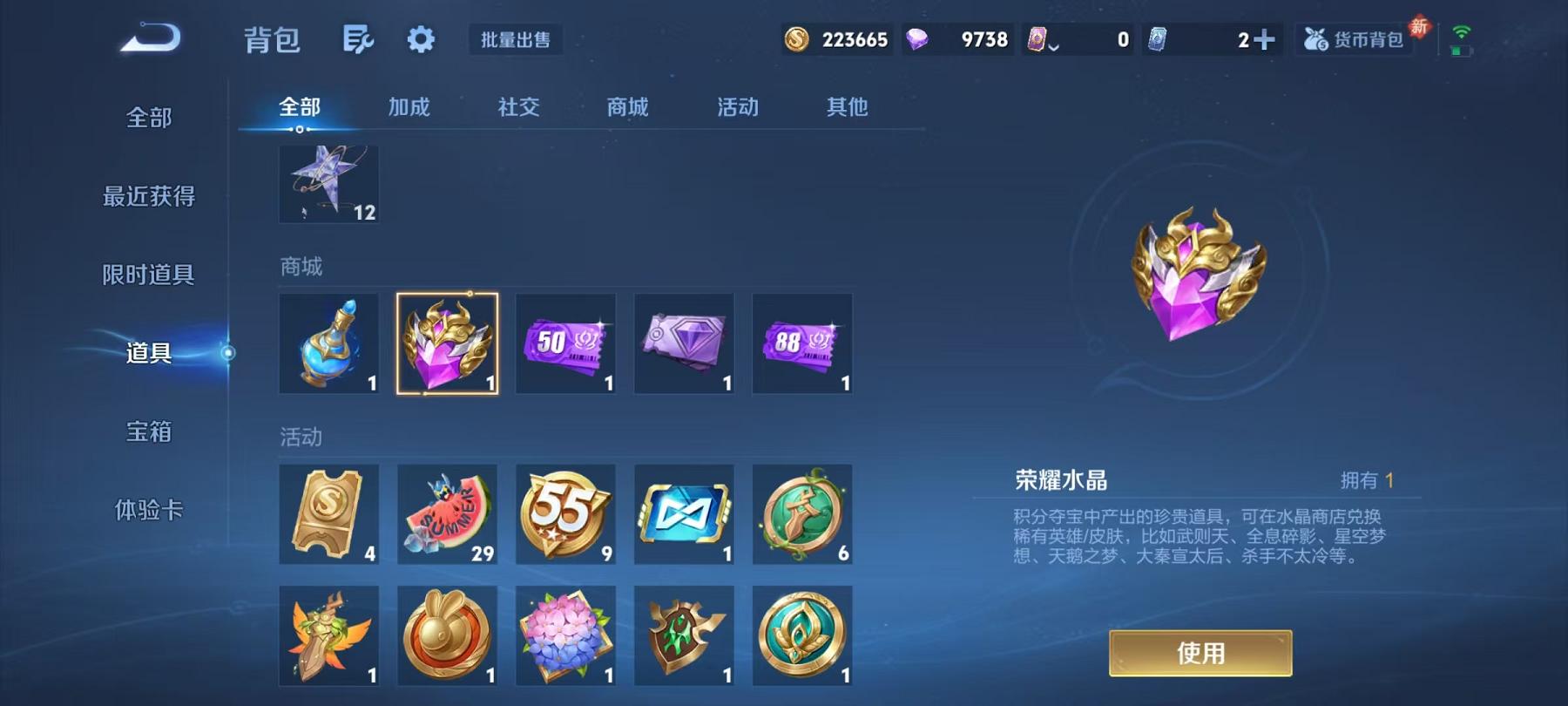Select the blue potion item in 商城 section
1568x706 pixels.
click(328, 343)
